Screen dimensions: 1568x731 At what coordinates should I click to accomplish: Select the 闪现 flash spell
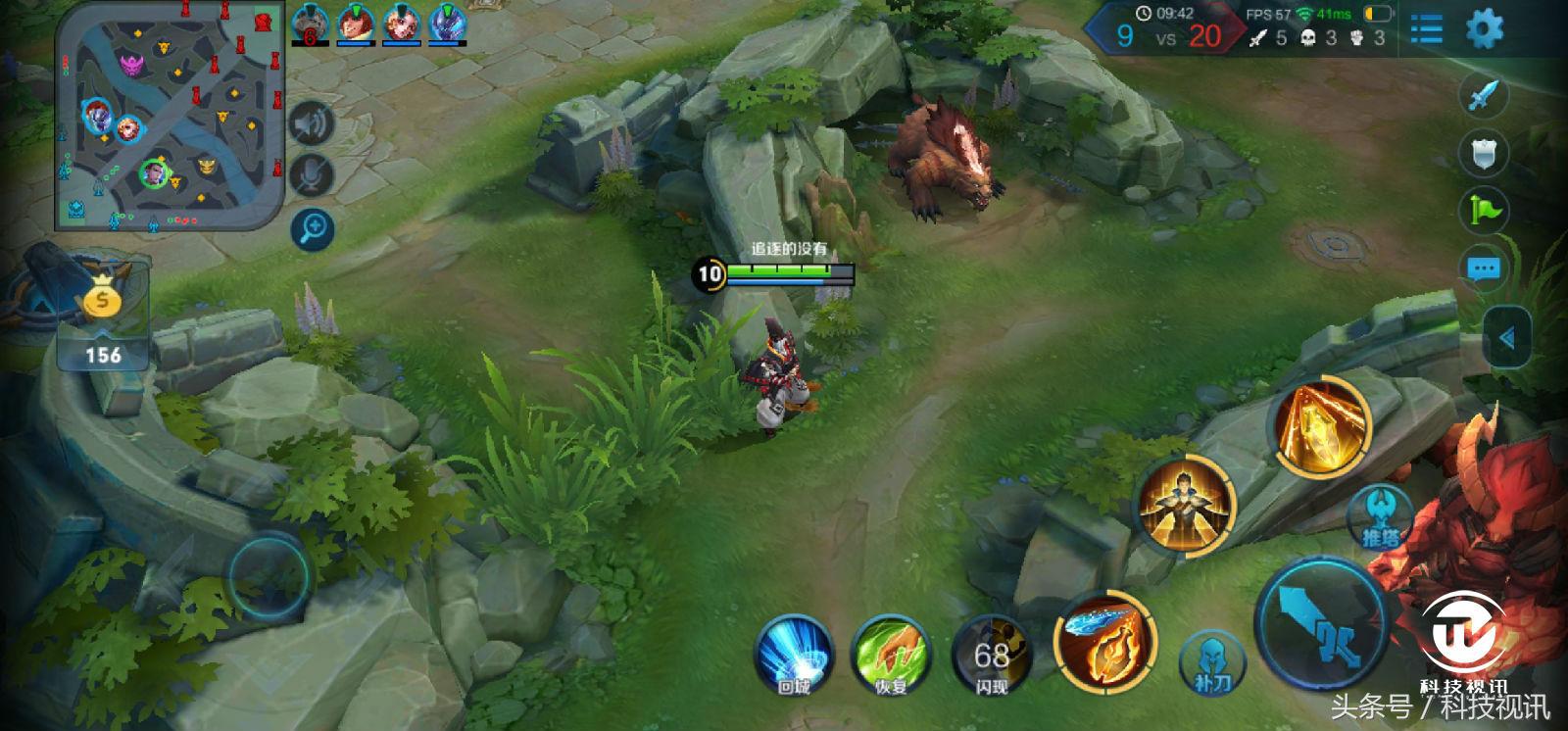coord(991,654)
